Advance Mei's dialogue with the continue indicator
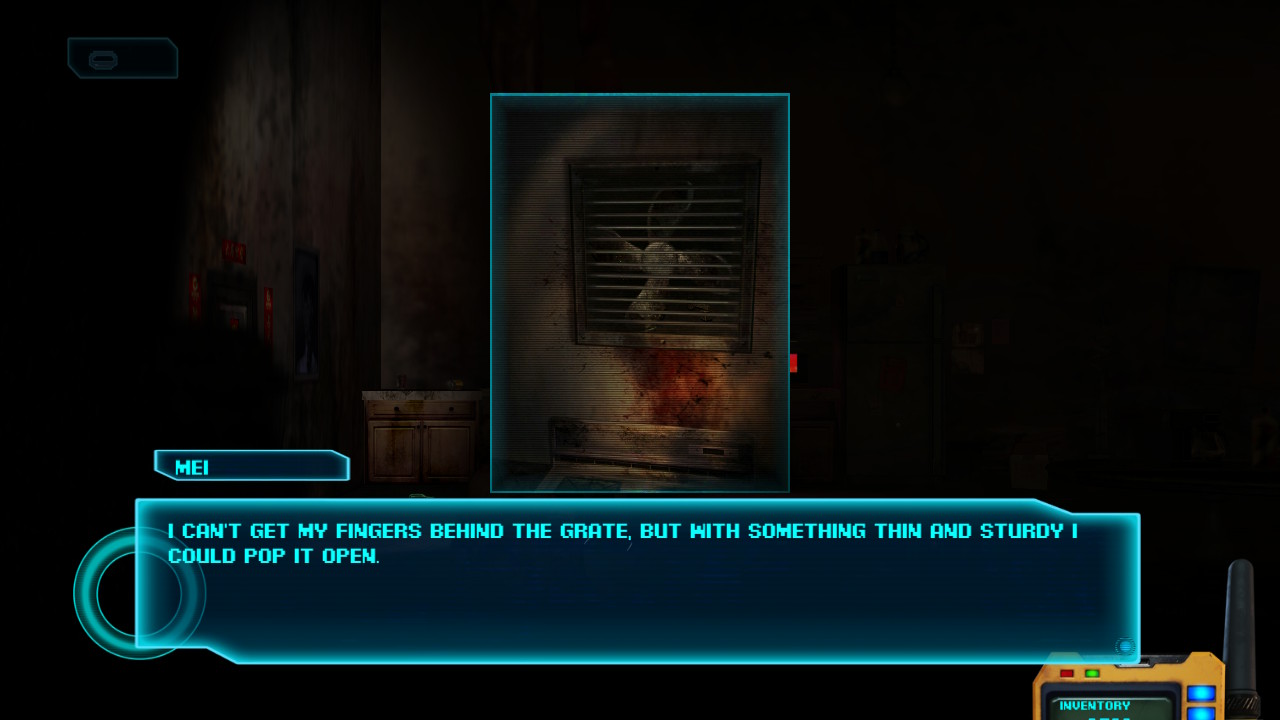Viewport: 1280px width, 720px height. click(x=1125, y=647)
